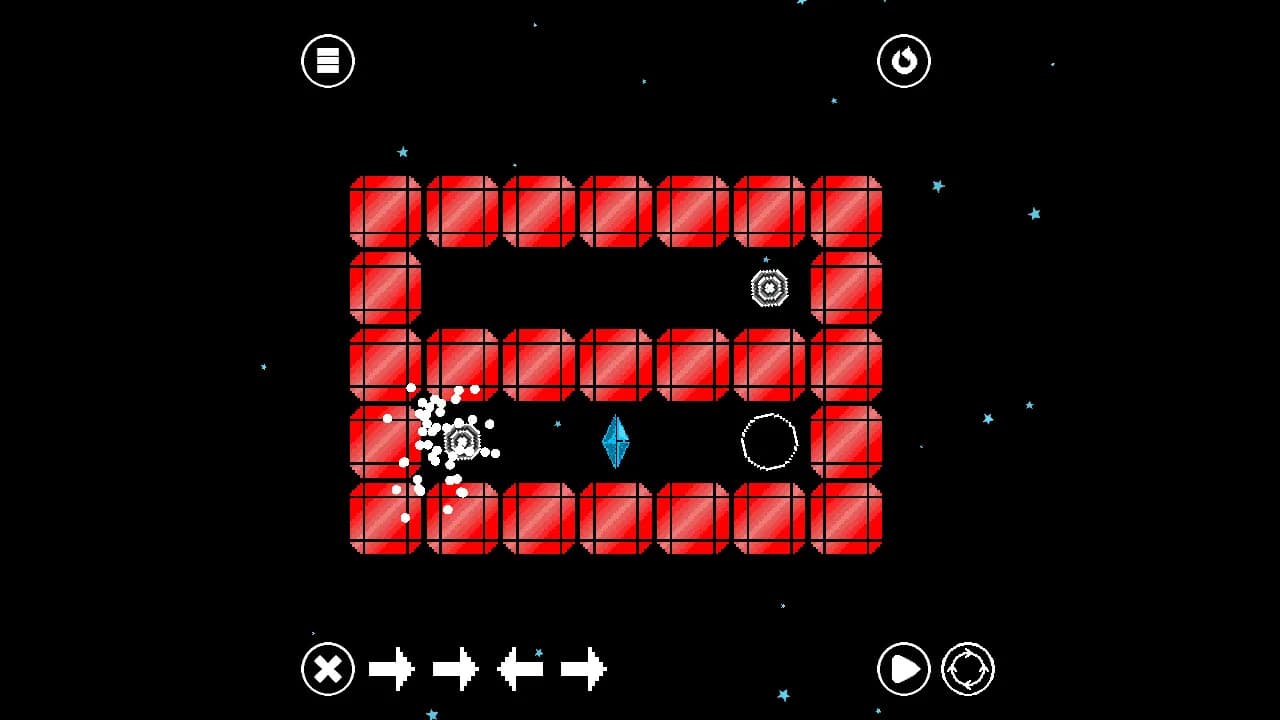
Task: Select the spinning robot near the top
Action: tap(768, 289)
